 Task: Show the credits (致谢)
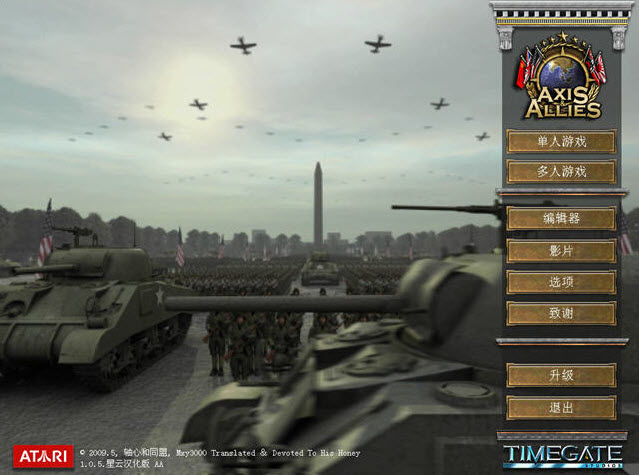pyautogui.click(x=560, y=313)
